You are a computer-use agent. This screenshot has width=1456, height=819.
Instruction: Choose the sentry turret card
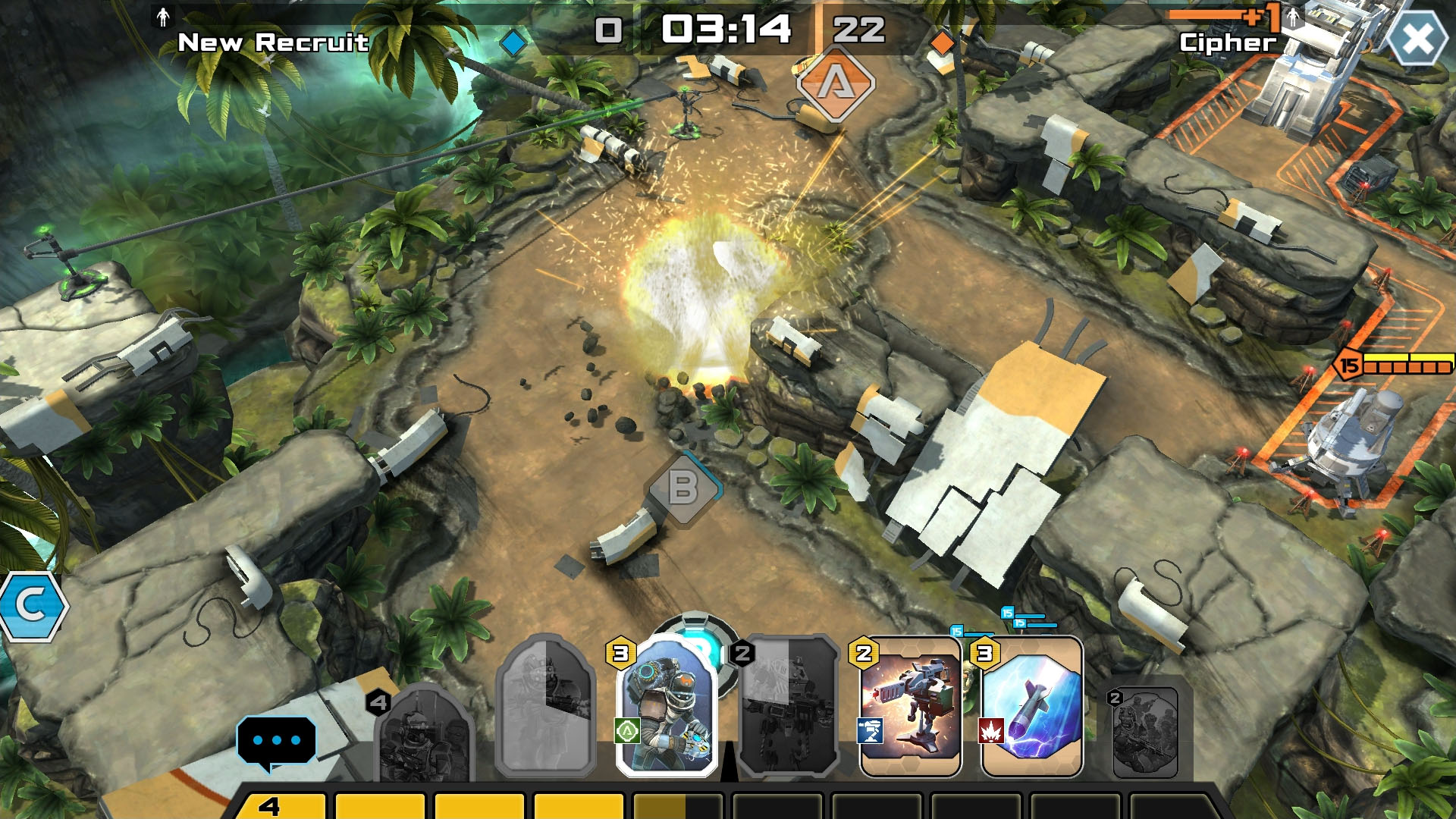(x=910, y=707)
